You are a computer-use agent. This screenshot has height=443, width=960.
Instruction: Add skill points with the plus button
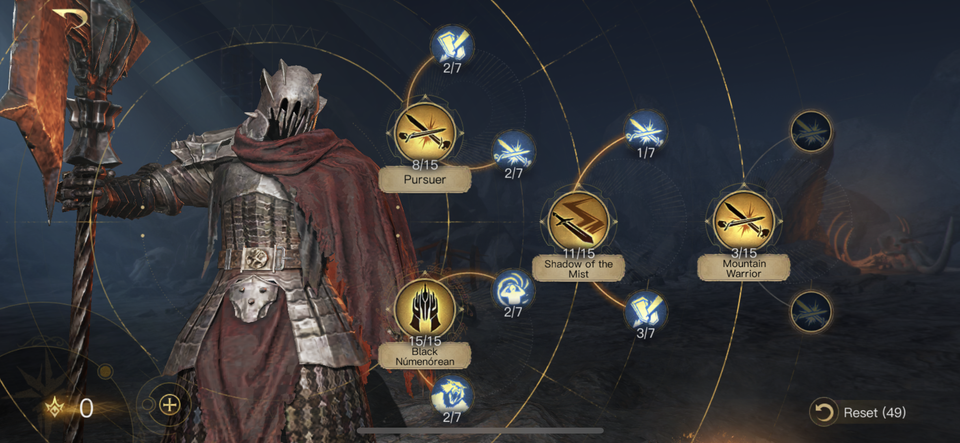pyautogui.click(x=170, y=405)
